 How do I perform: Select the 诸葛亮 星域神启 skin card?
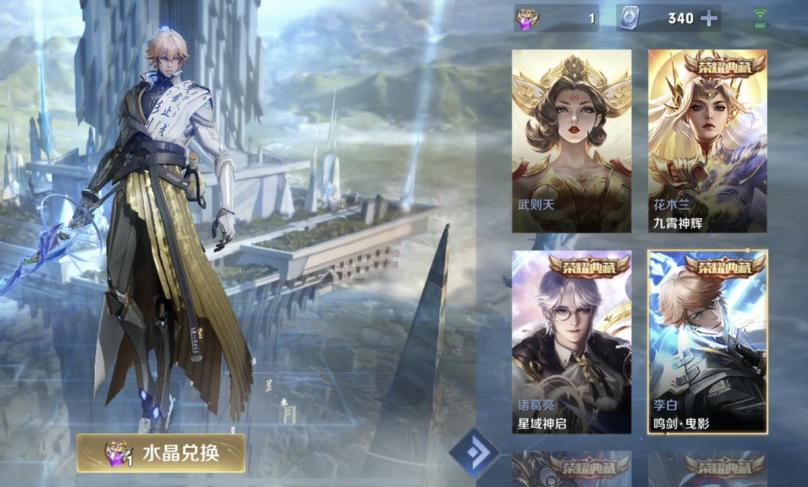[x=571, y=341]
